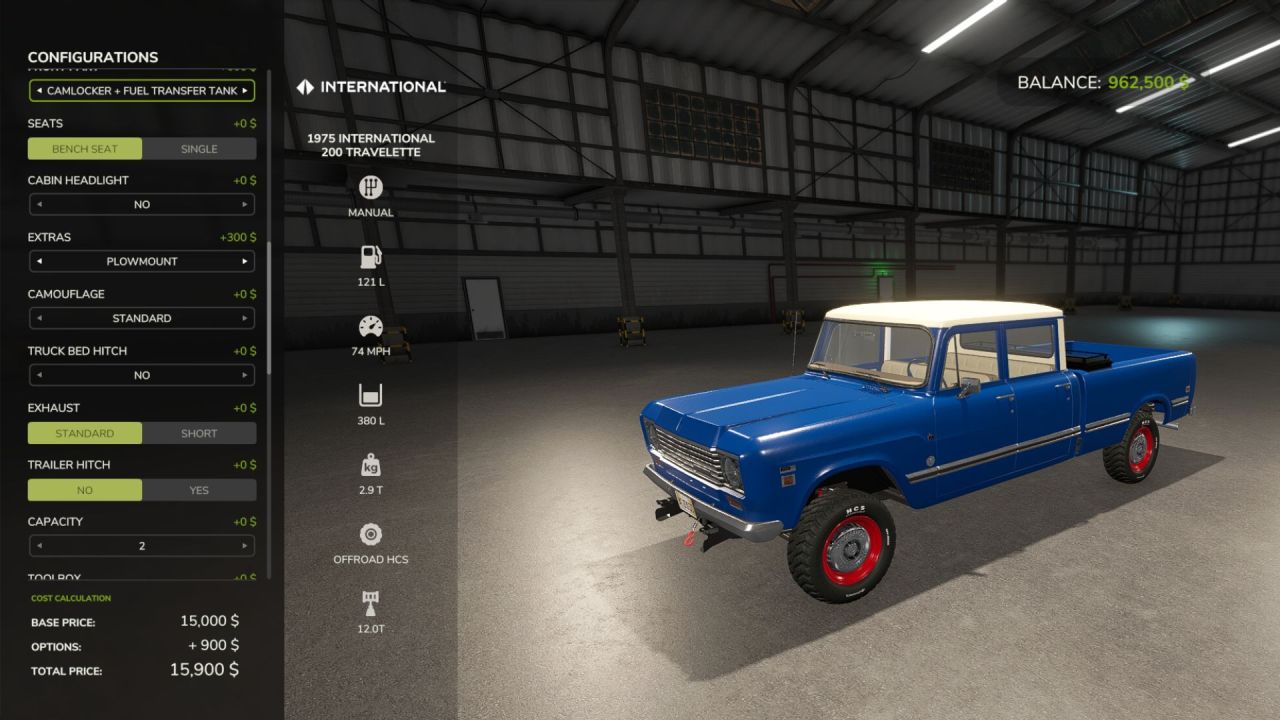Click the 380 L capacity bucket icon
This screenshot has height=720, width=1280.
tap(370, 394)
